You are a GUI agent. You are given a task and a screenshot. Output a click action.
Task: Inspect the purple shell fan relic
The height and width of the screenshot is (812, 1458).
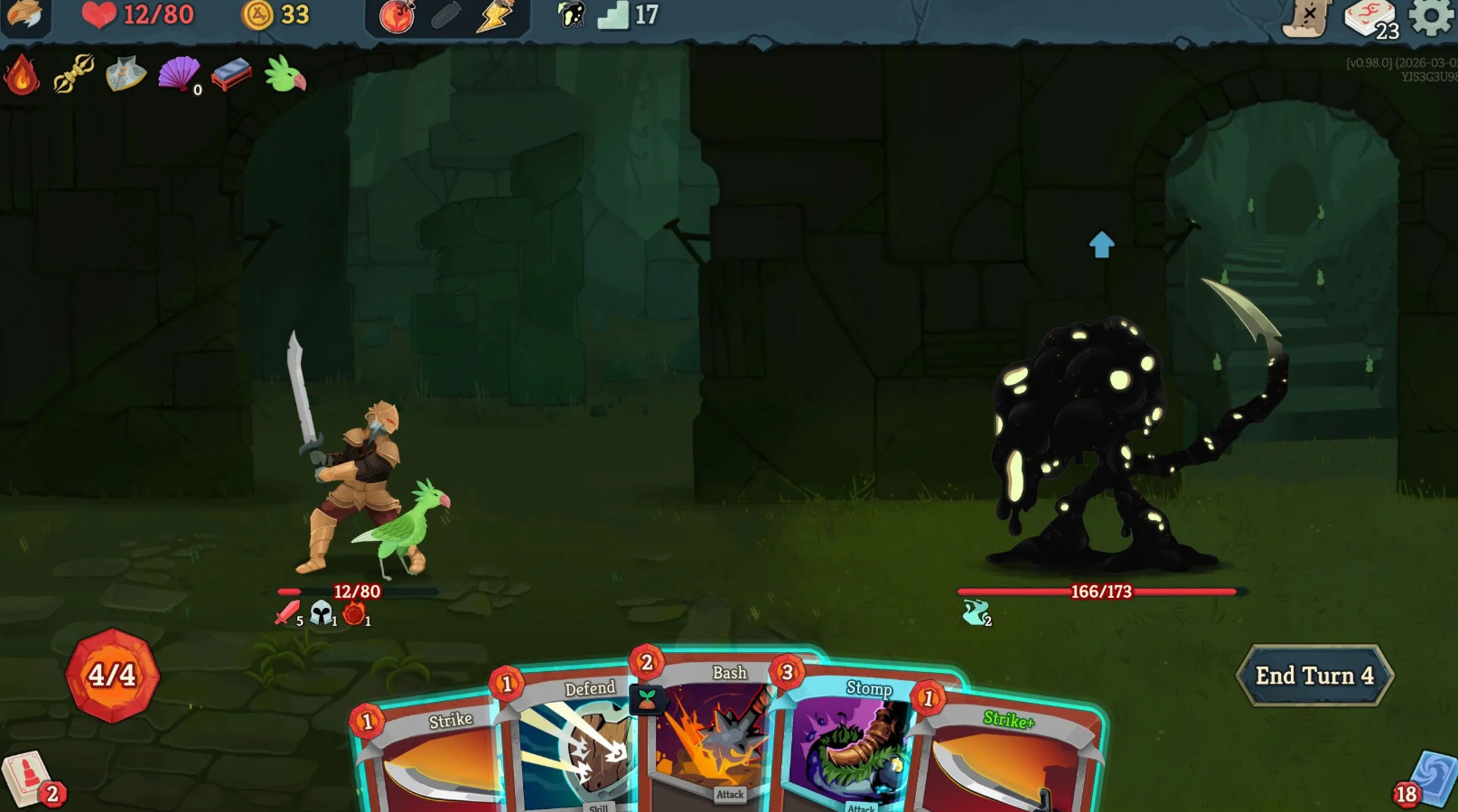click(179, 74)
